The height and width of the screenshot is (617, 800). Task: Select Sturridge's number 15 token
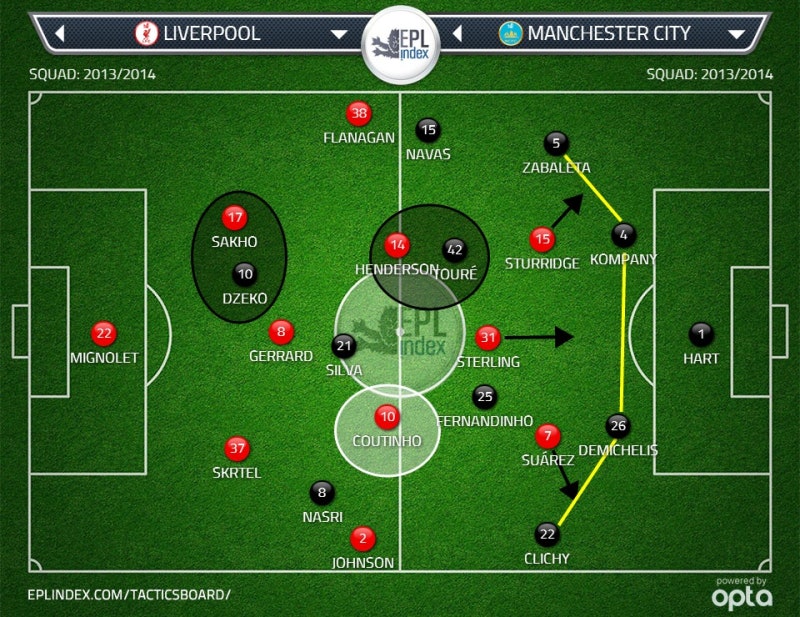(542, 239)
